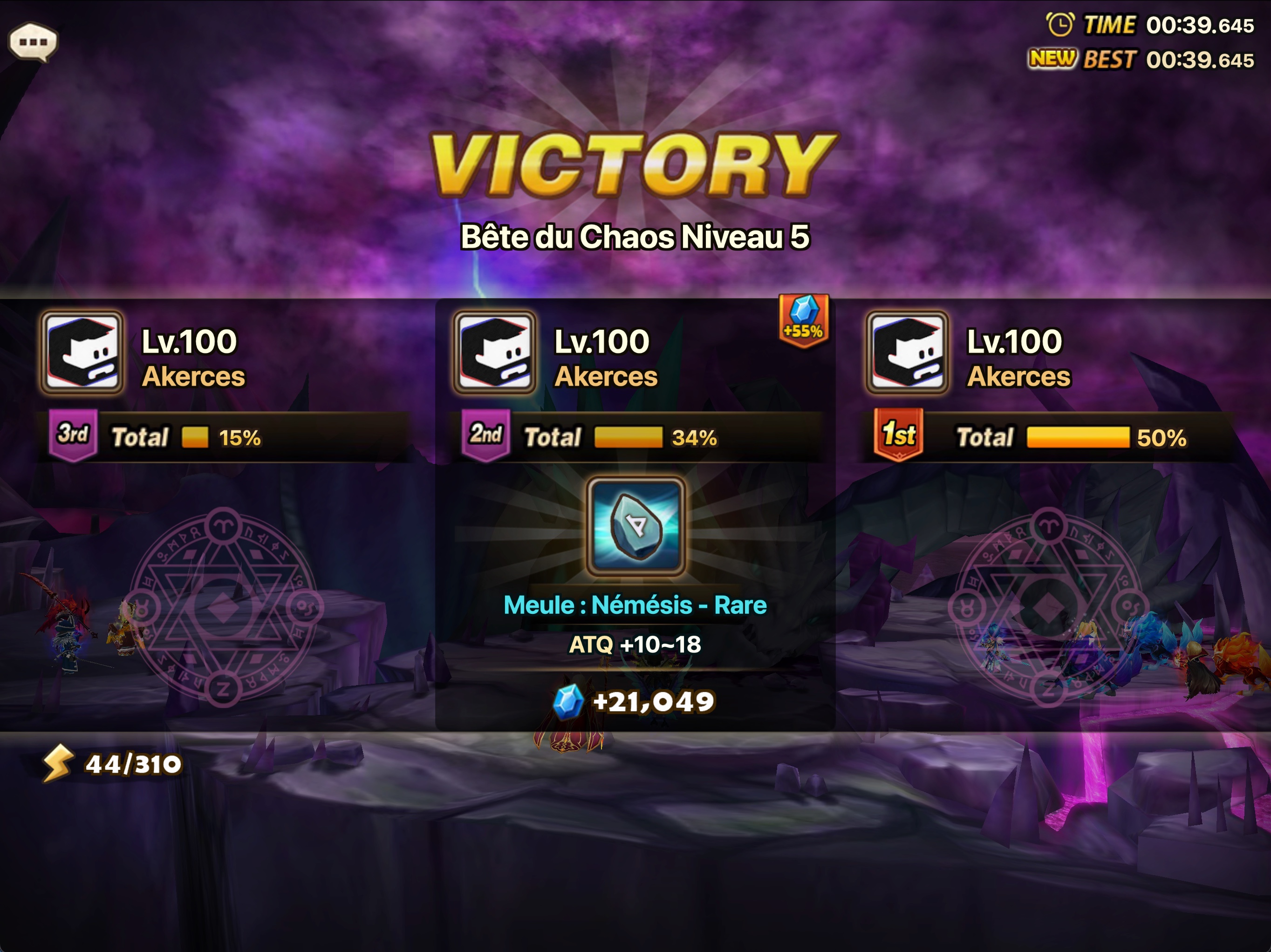Screen dimensions: 1271x952
Task: Open details for Meule : Némésis - Rare
Action: (635, 604)
